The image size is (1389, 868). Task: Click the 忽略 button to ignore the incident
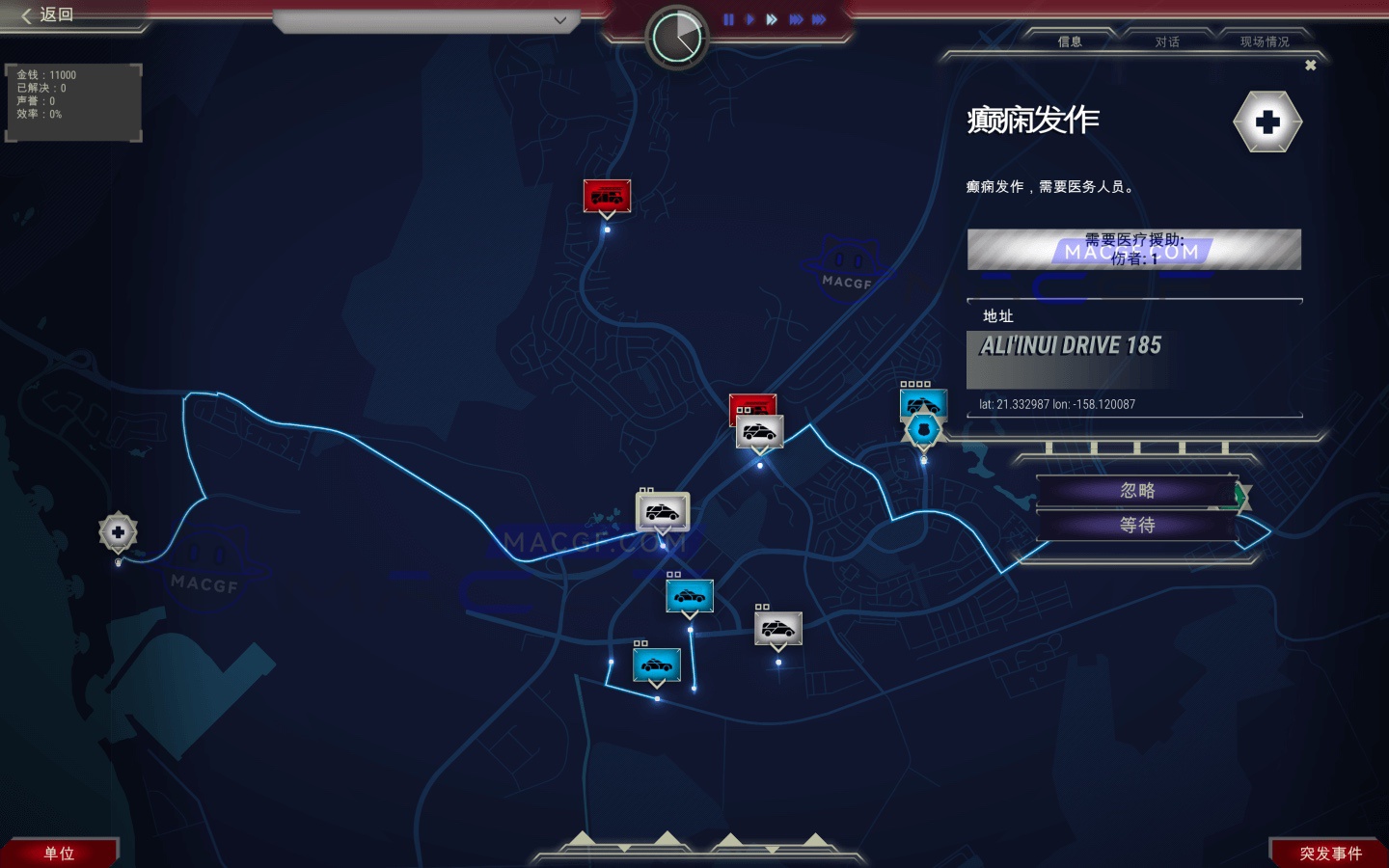point(1136,490)
